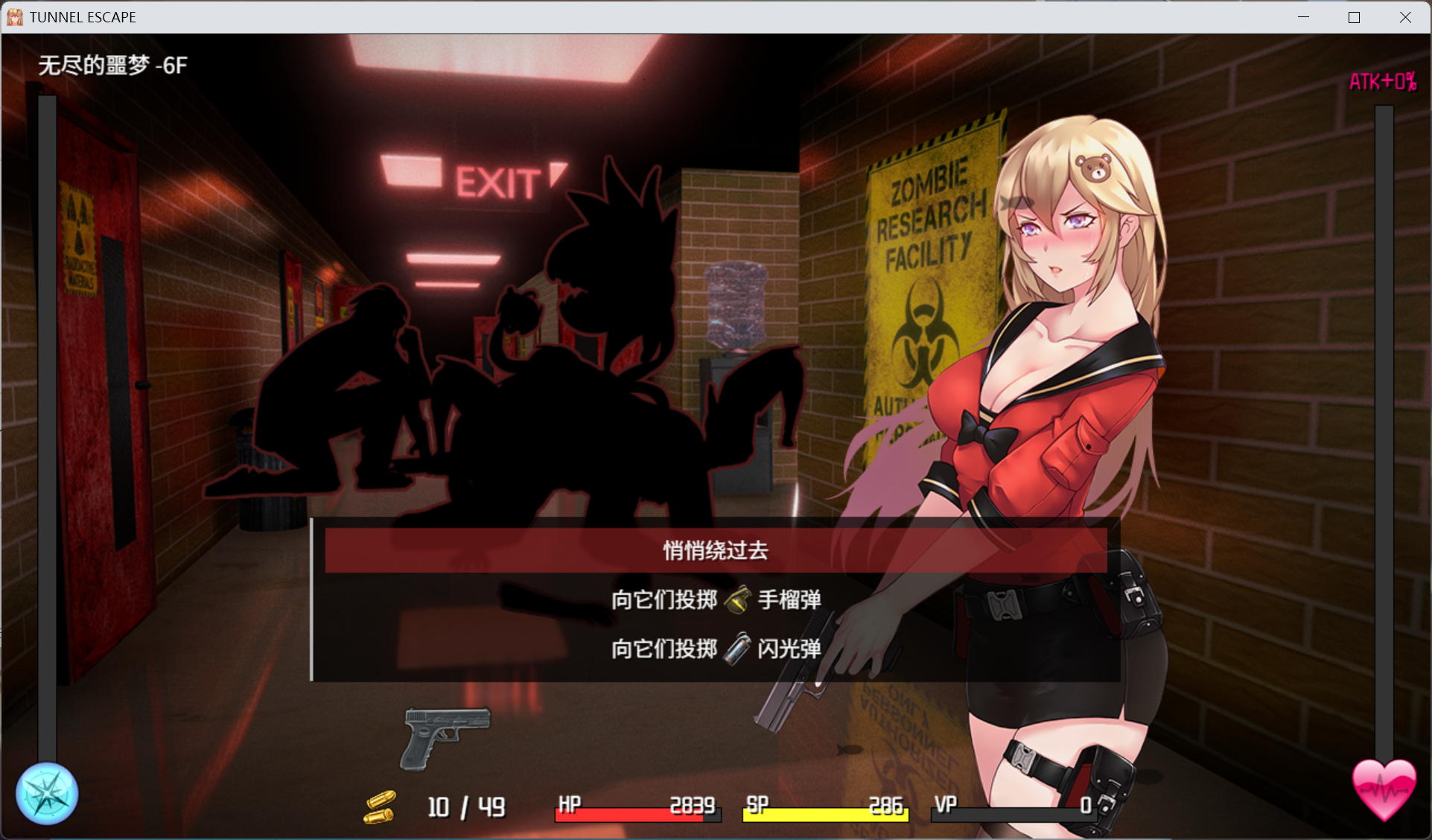Choose the 悄悄绕过去 sneak option
The height and width of the screenshot is (840, 1432).
715,550
